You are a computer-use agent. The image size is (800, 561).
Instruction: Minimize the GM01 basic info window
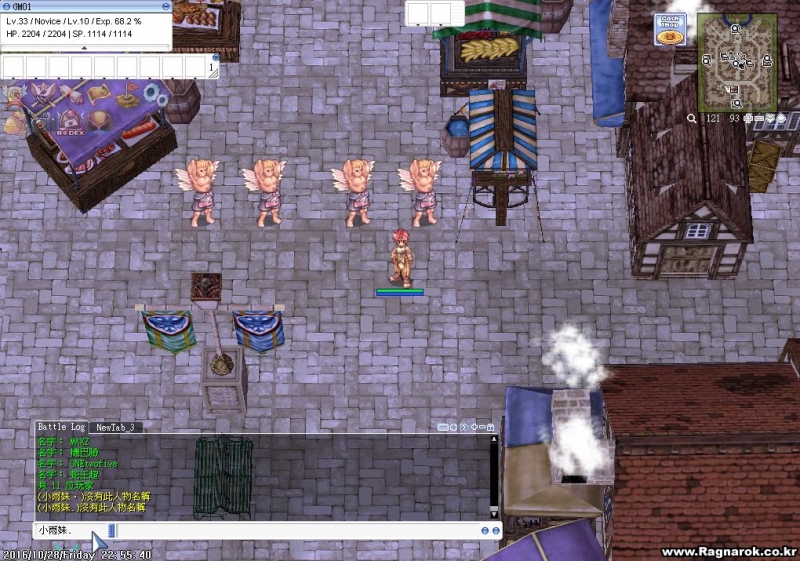coord(164,5)
